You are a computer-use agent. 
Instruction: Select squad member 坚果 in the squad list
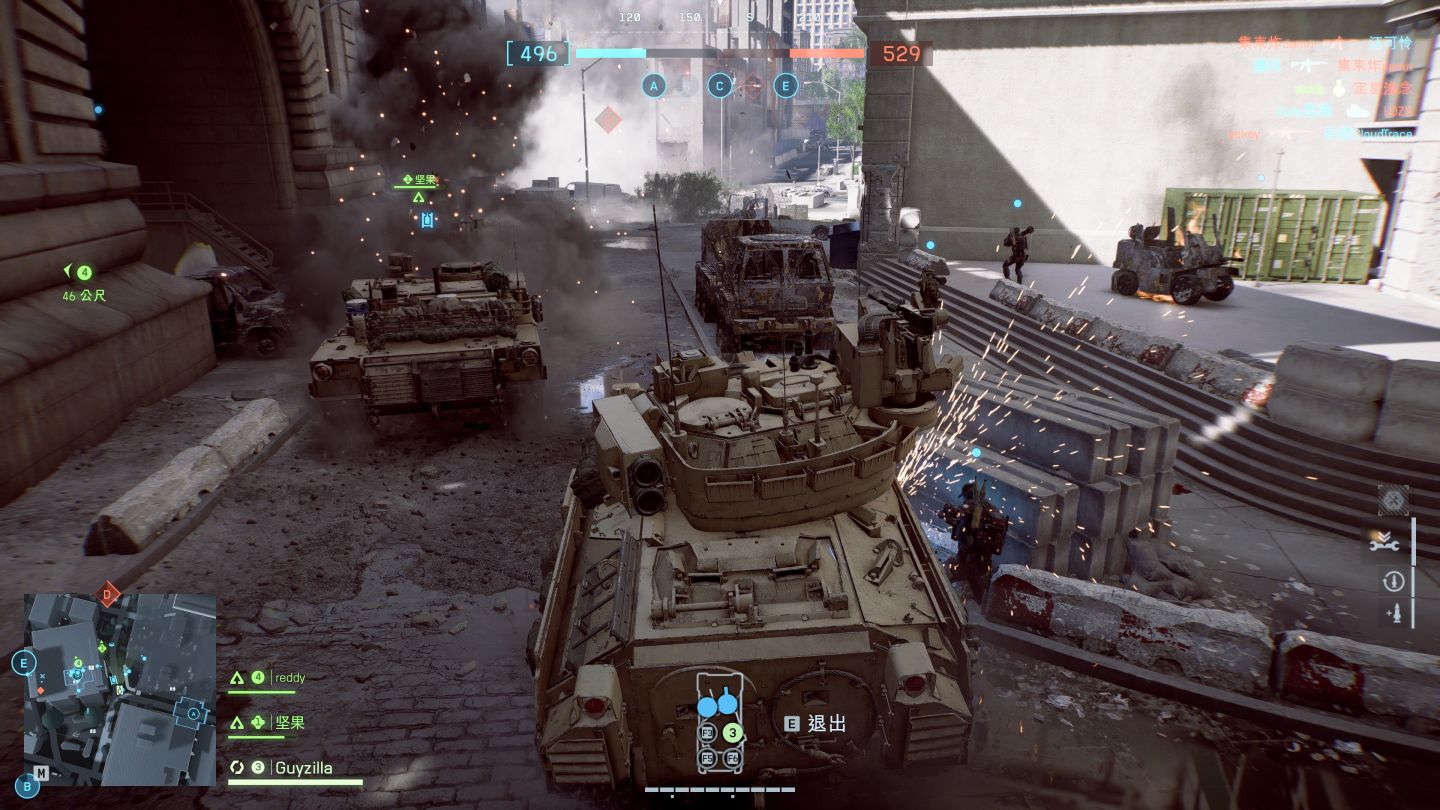click(290, 723)
